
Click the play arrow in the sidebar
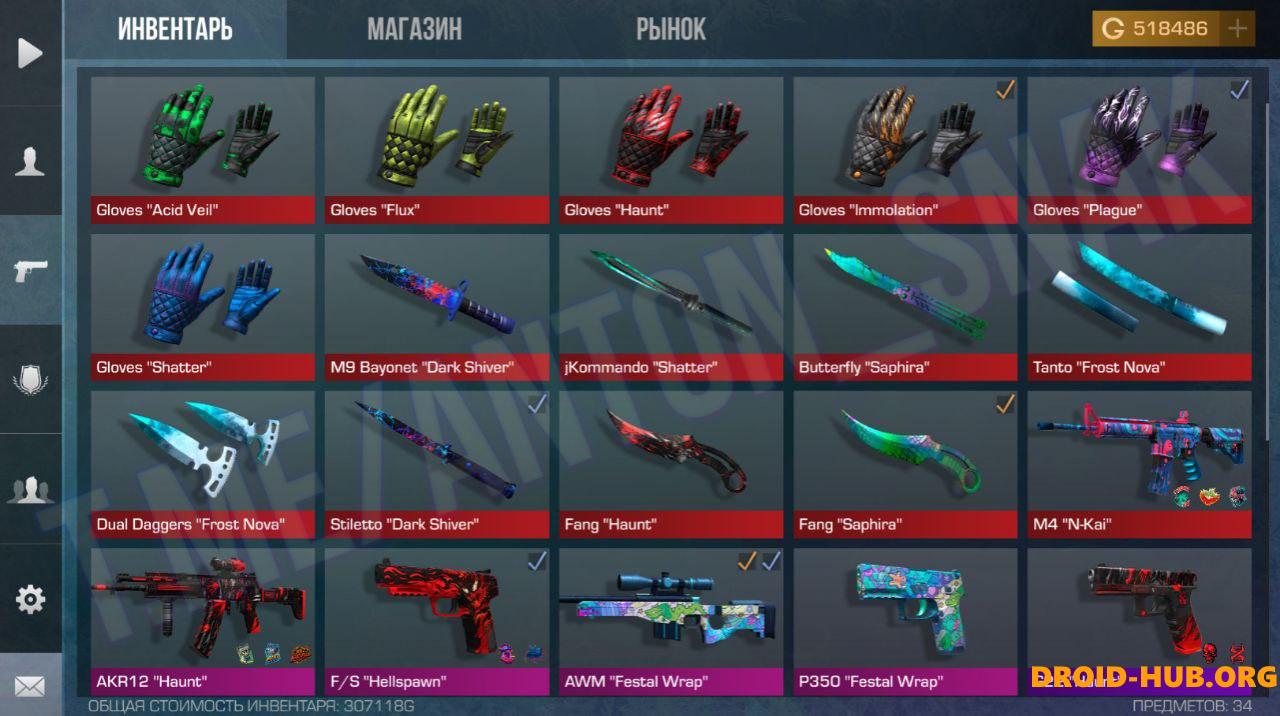click(x=30, y=52)
